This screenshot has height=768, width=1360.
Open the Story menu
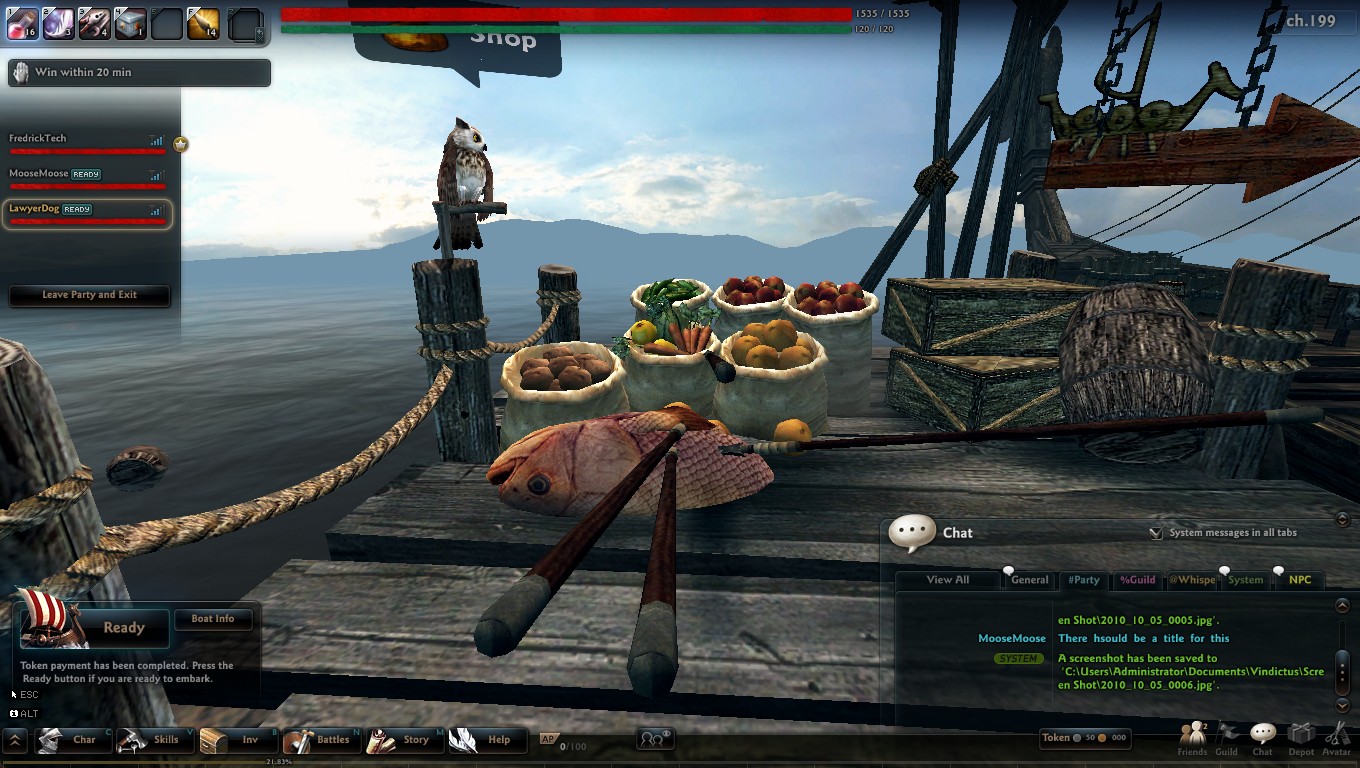404,740
